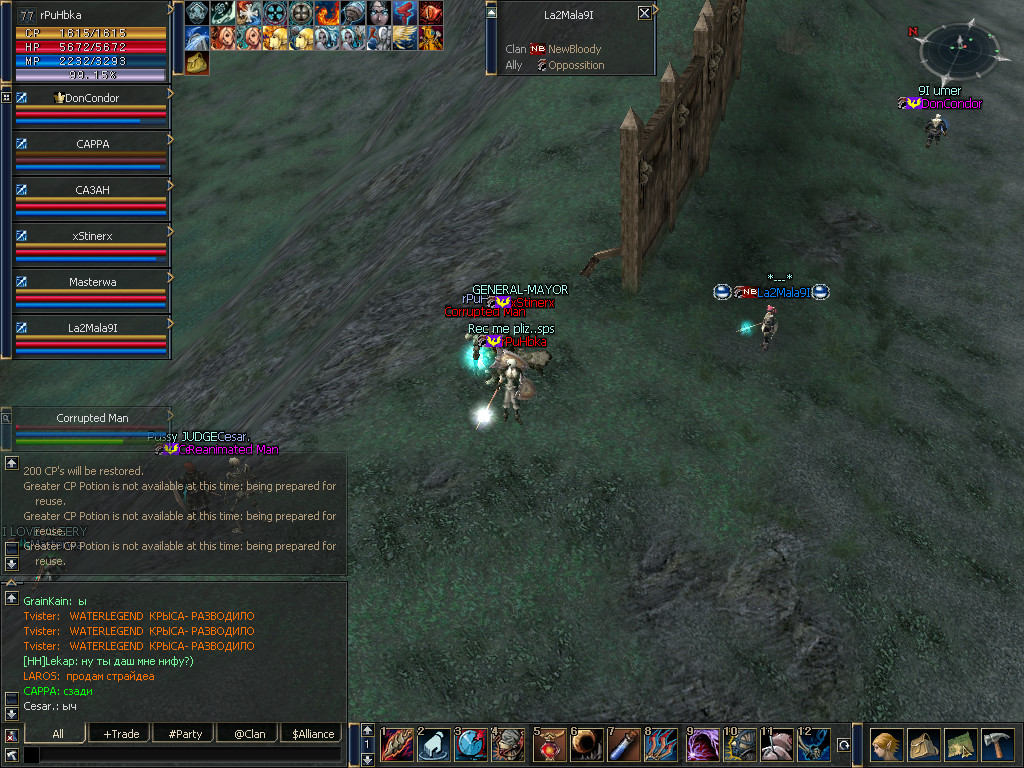Image resolution: width=1024 pixels, height=768 pixels.
Task: Select party member xStinerx
Action: click(92, 236)
